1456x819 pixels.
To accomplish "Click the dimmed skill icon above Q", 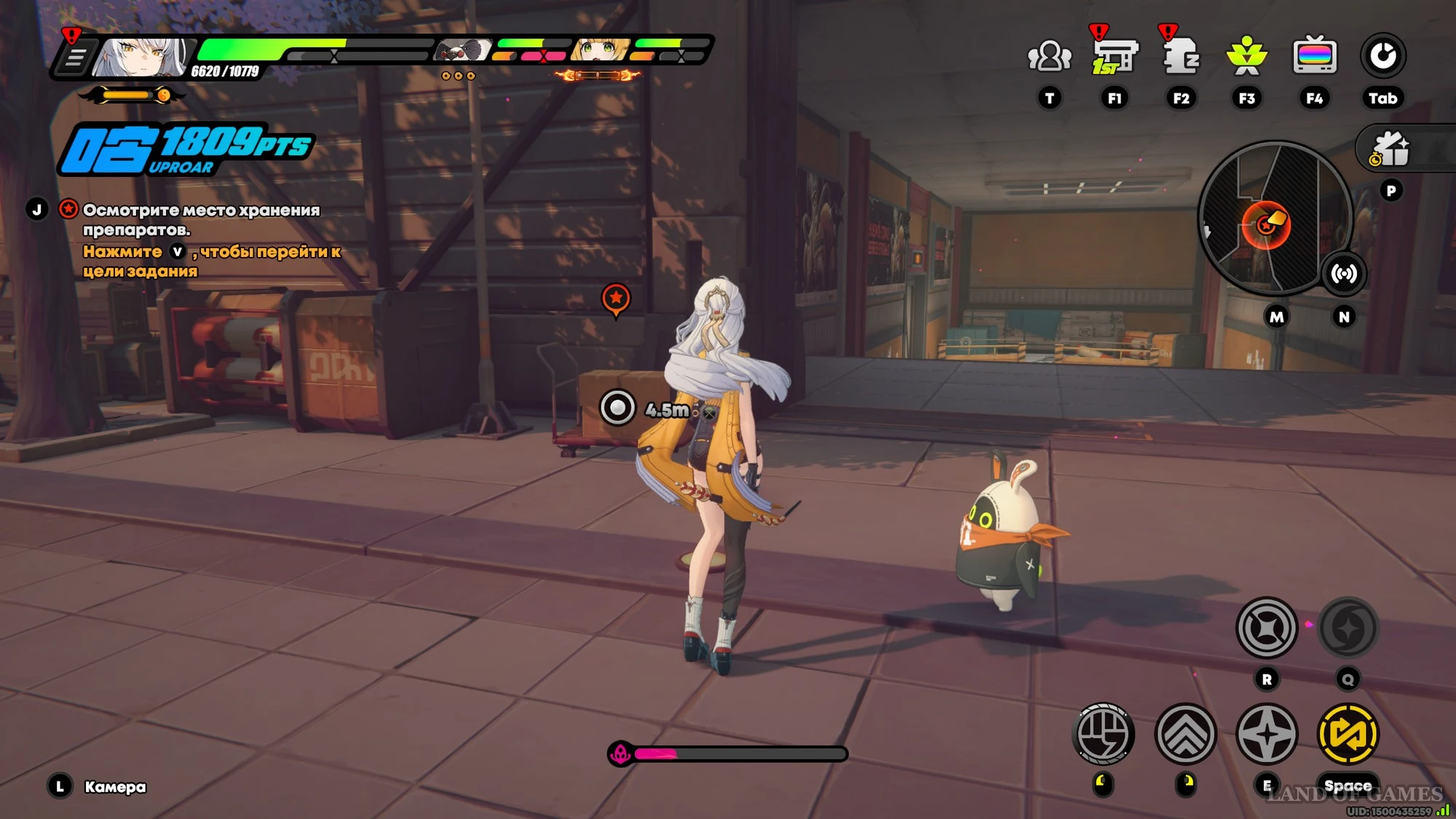I will [1348, 628].
